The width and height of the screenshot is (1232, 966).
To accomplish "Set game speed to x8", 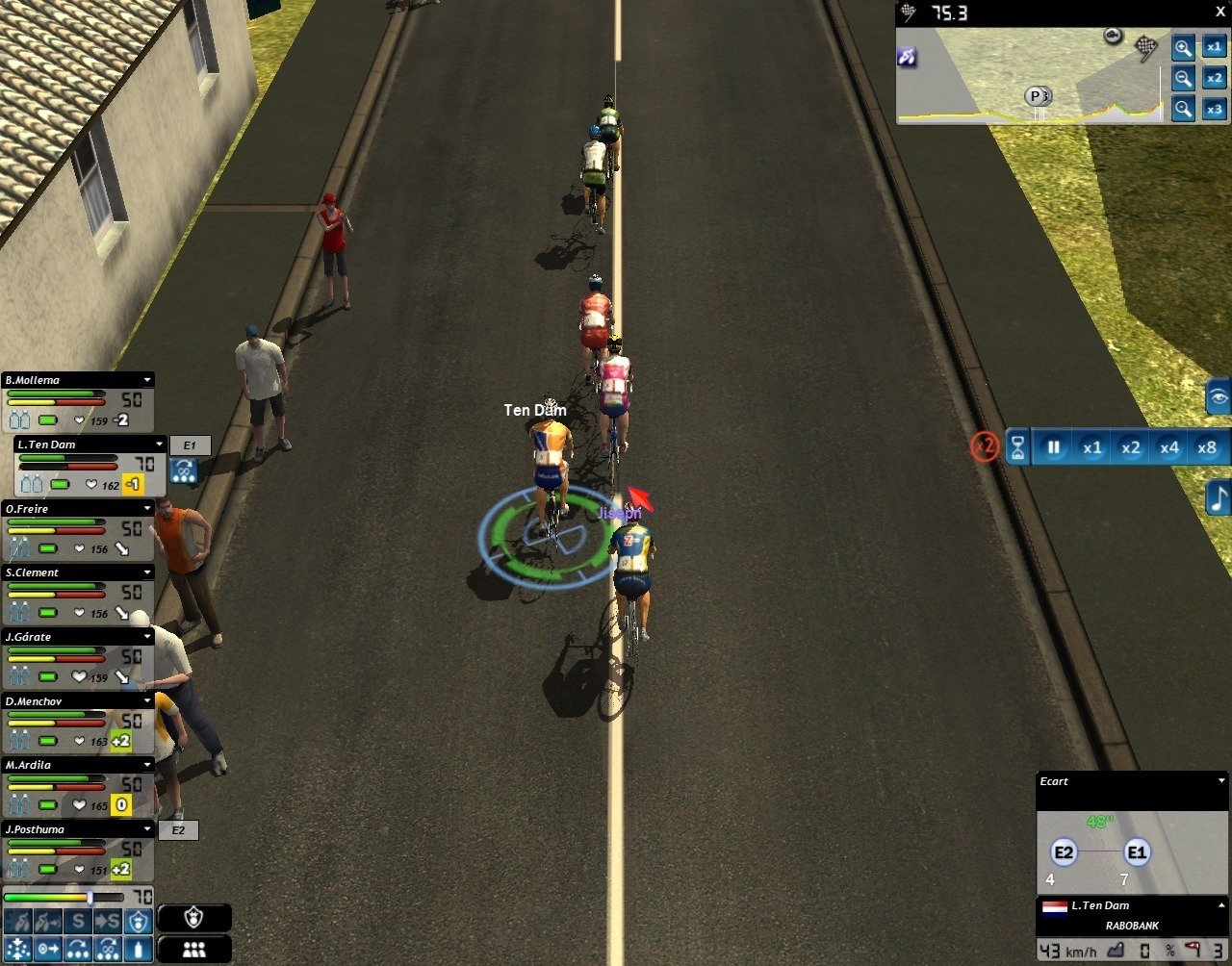I will pos(1207,447).
